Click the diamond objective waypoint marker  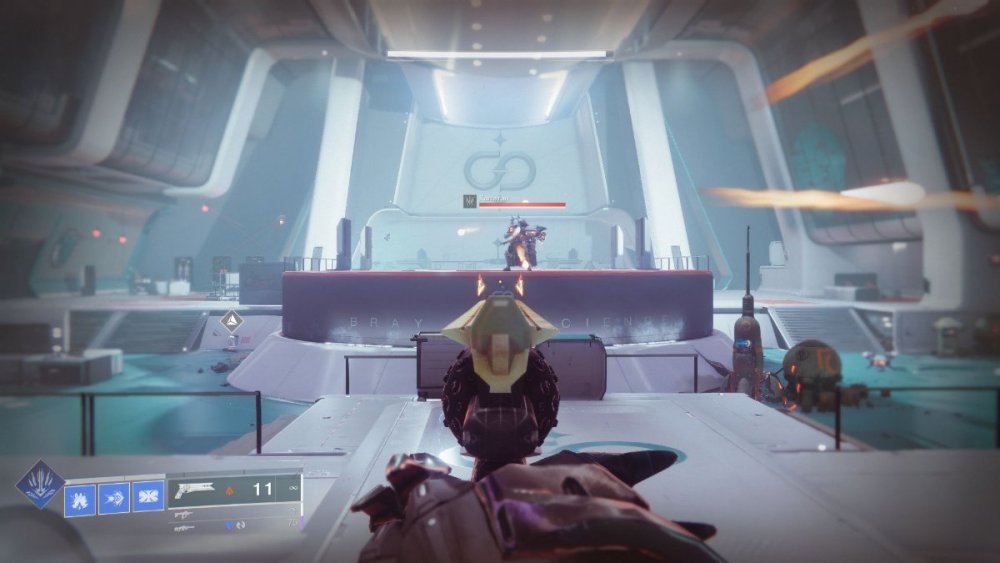(x=231, y=322)
